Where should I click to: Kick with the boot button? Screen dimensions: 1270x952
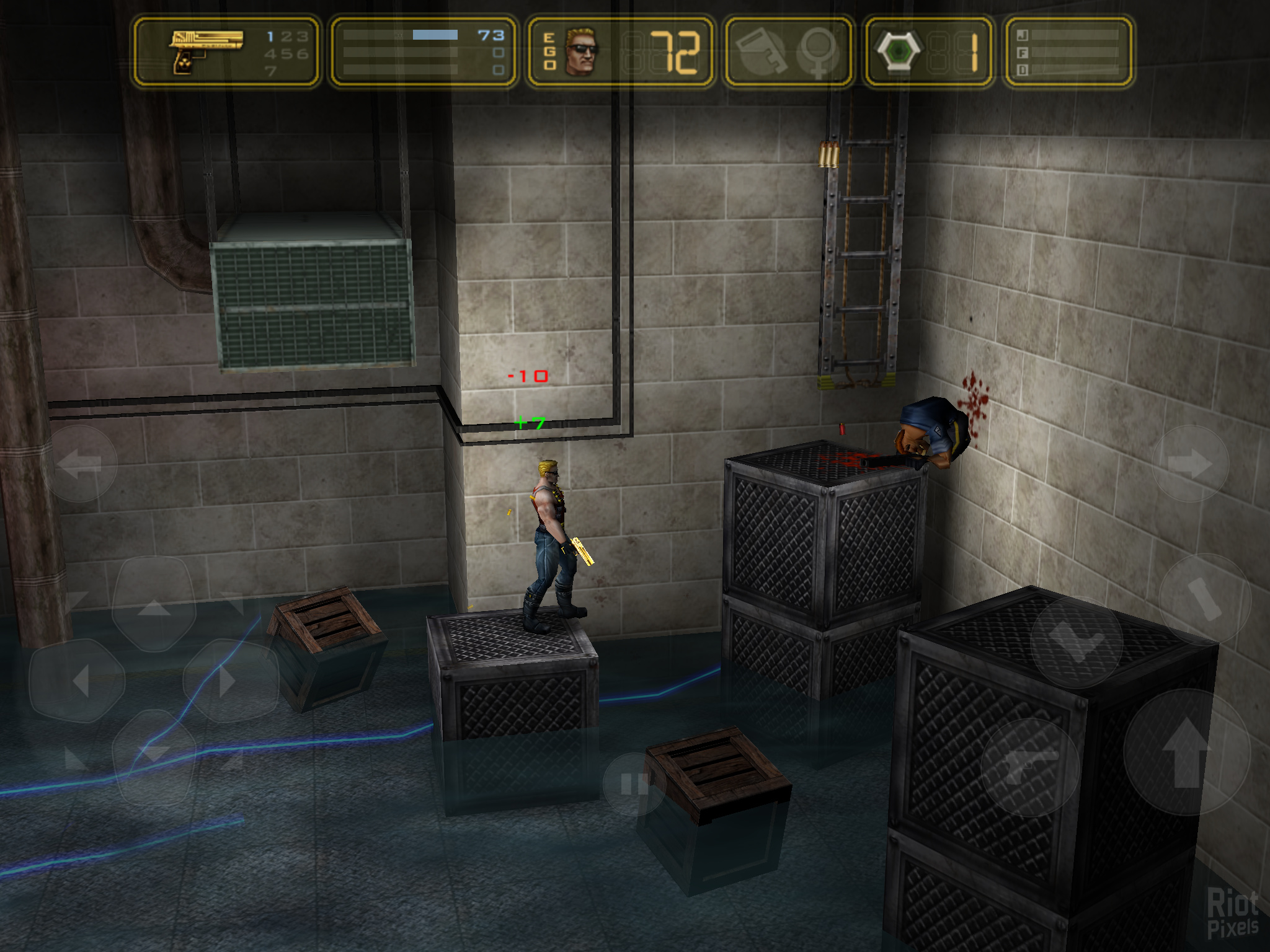click(1077, 642)
